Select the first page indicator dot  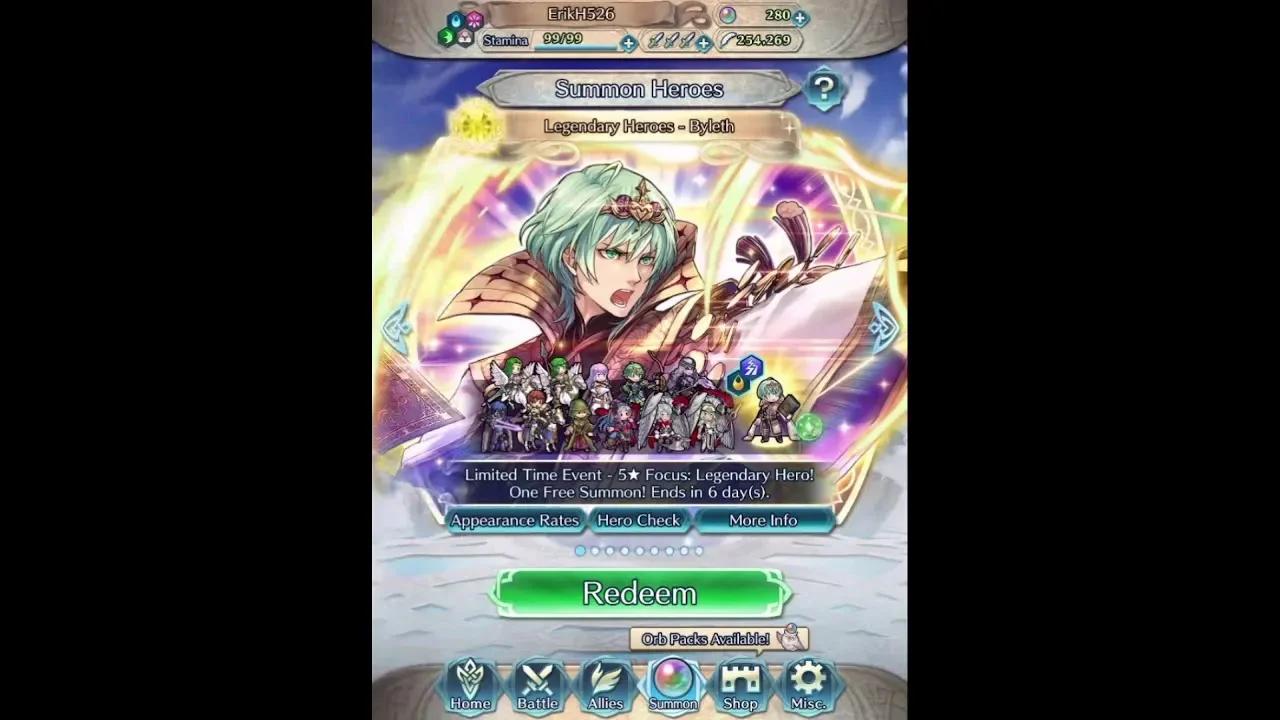coord(581,550)
